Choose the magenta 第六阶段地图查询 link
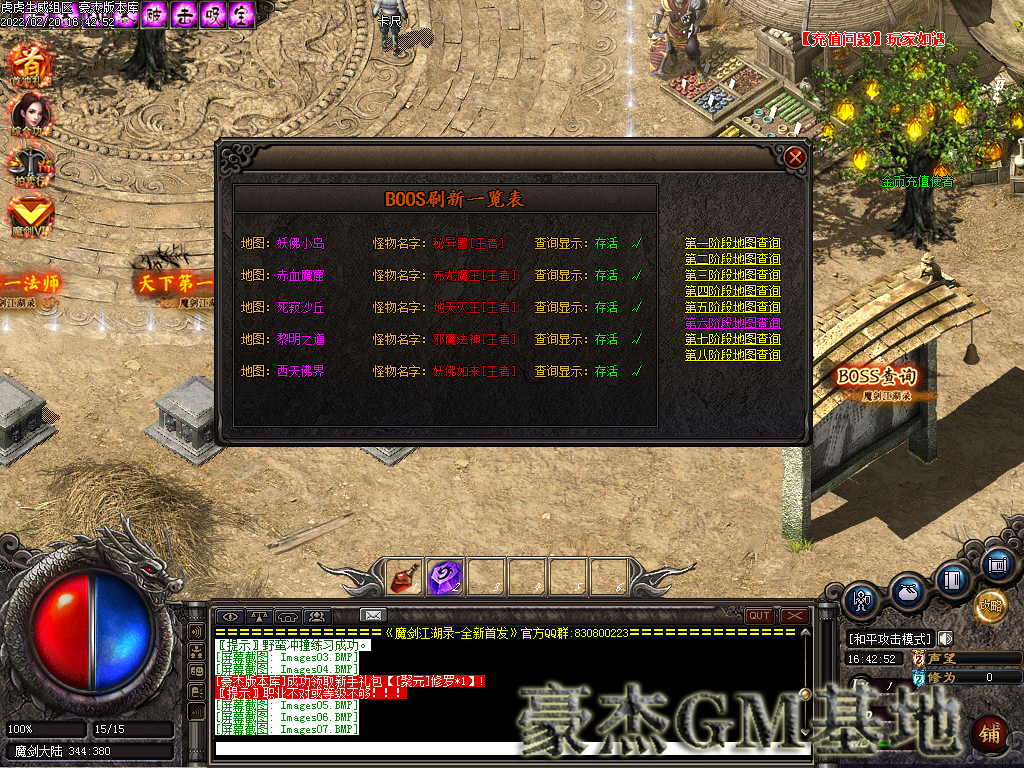The height and width of the screenshot is (768, 1024). point(732,323)
